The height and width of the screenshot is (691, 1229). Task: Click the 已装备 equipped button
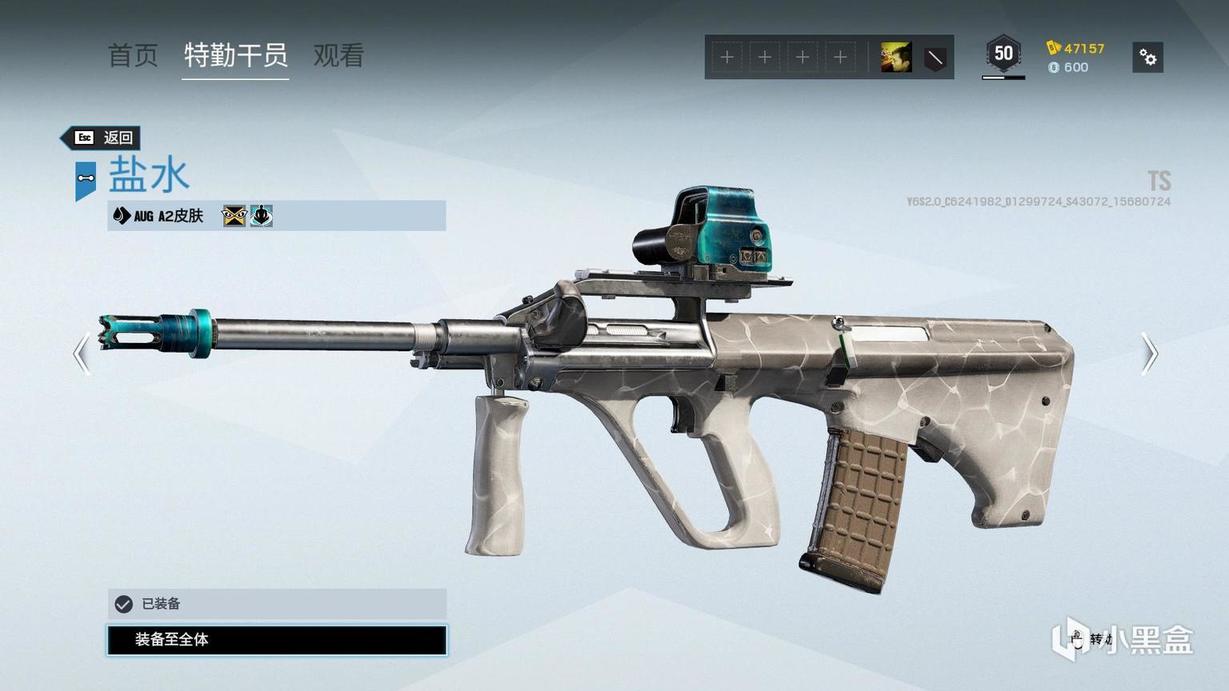coord(277,604)
